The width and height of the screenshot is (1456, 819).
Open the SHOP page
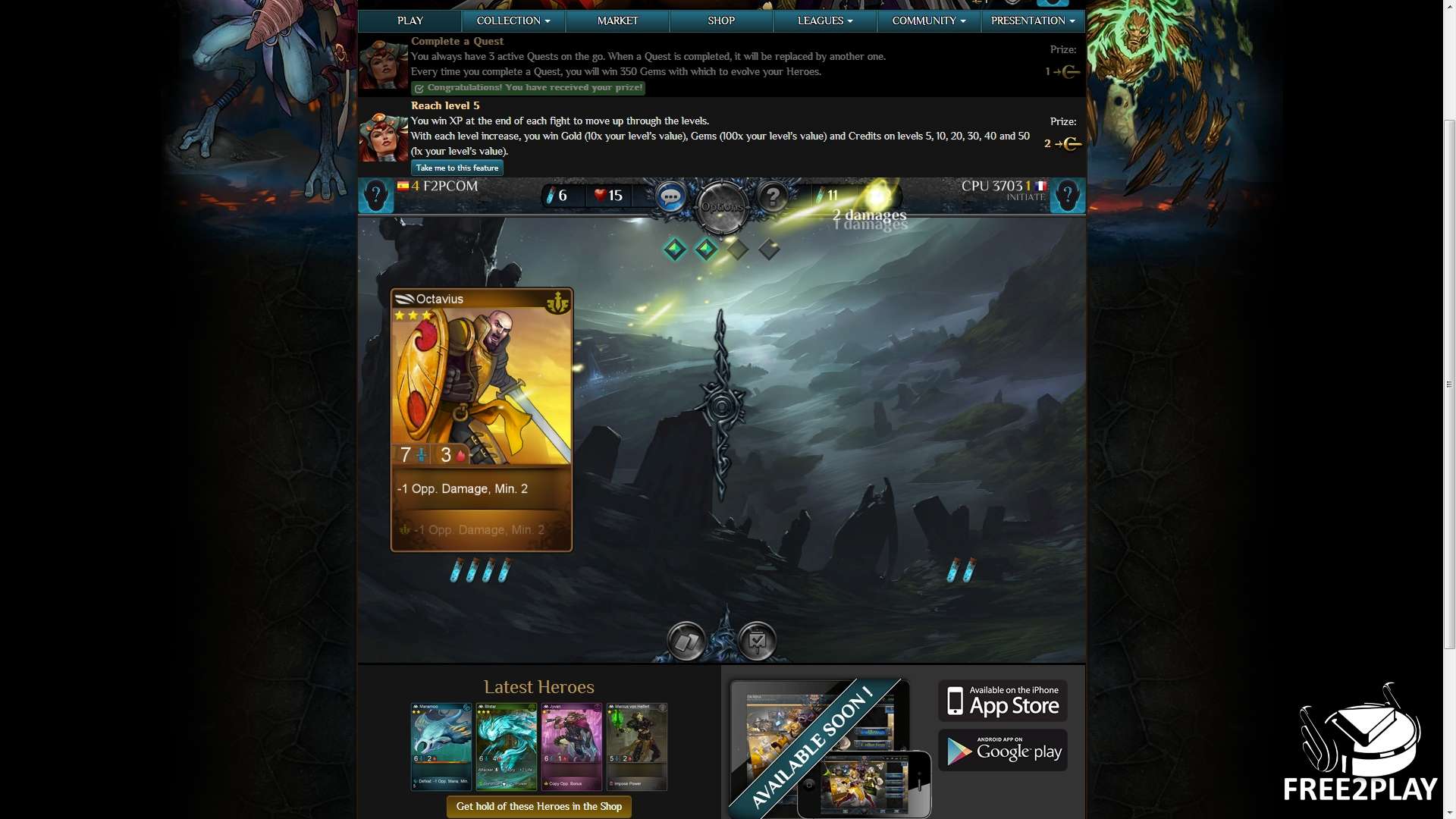(720, 21)
